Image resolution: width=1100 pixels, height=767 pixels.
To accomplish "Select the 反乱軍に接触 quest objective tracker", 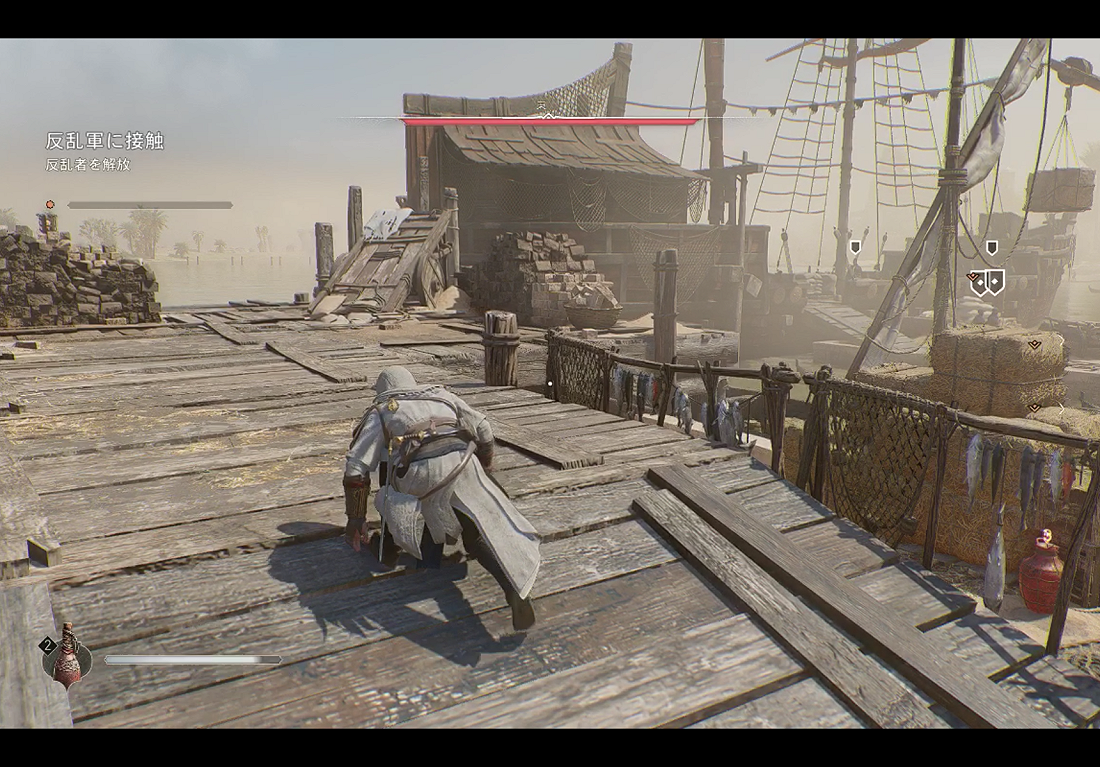I will (104, 141).
